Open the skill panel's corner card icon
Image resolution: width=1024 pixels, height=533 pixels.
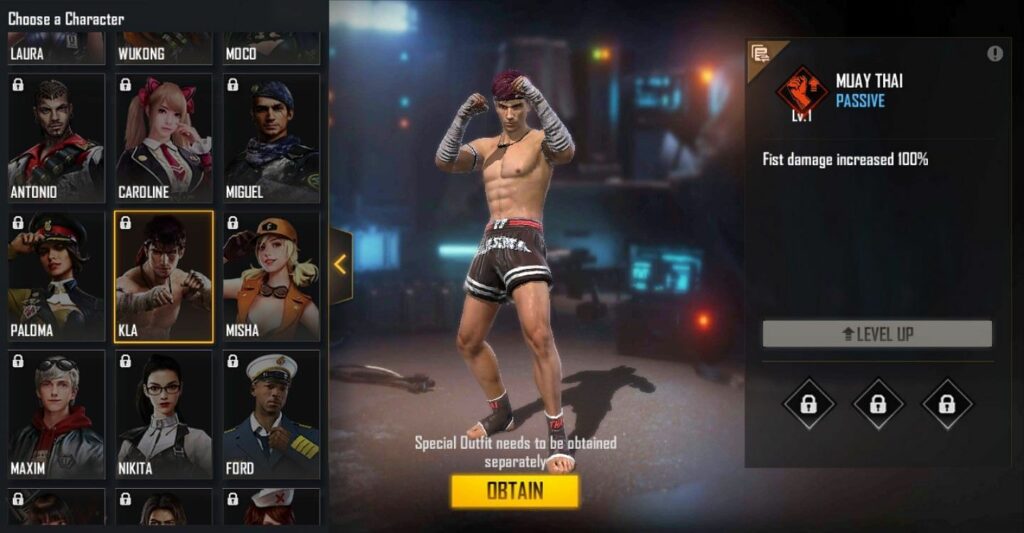(x=761, y=54)
